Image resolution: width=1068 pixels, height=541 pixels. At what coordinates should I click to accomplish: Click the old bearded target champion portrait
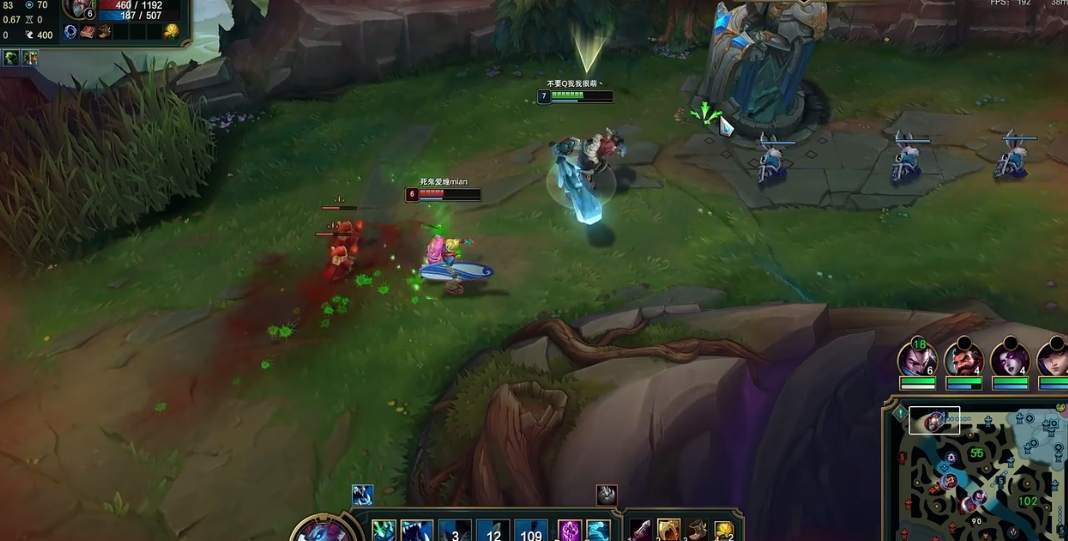78,10
